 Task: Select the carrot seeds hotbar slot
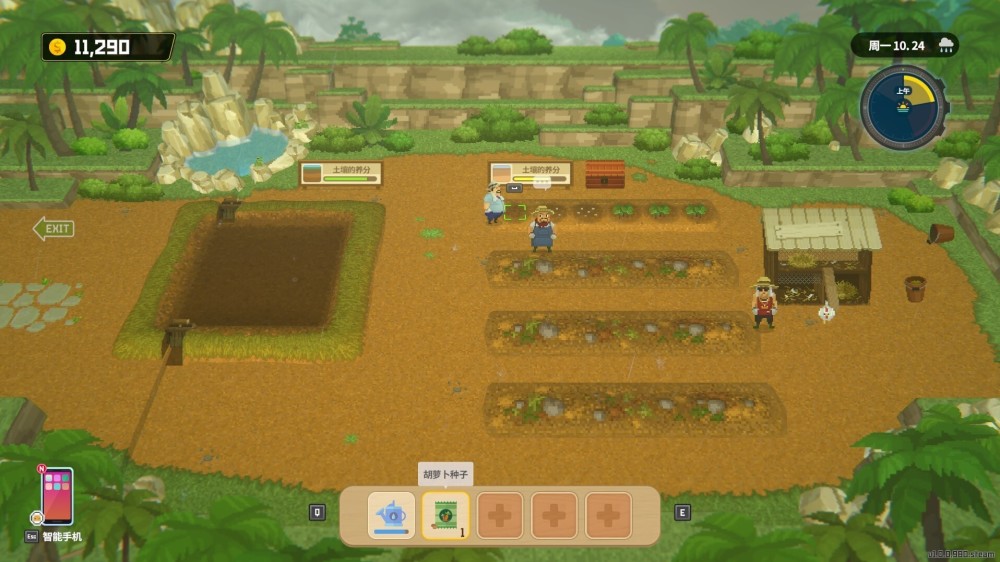(445, 515)
